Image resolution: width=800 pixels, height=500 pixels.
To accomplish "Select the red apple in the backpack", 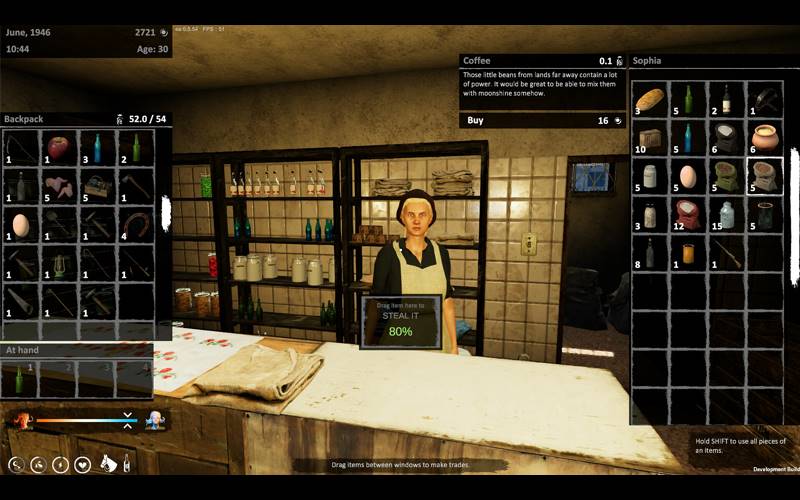I will tap(58, 149).
